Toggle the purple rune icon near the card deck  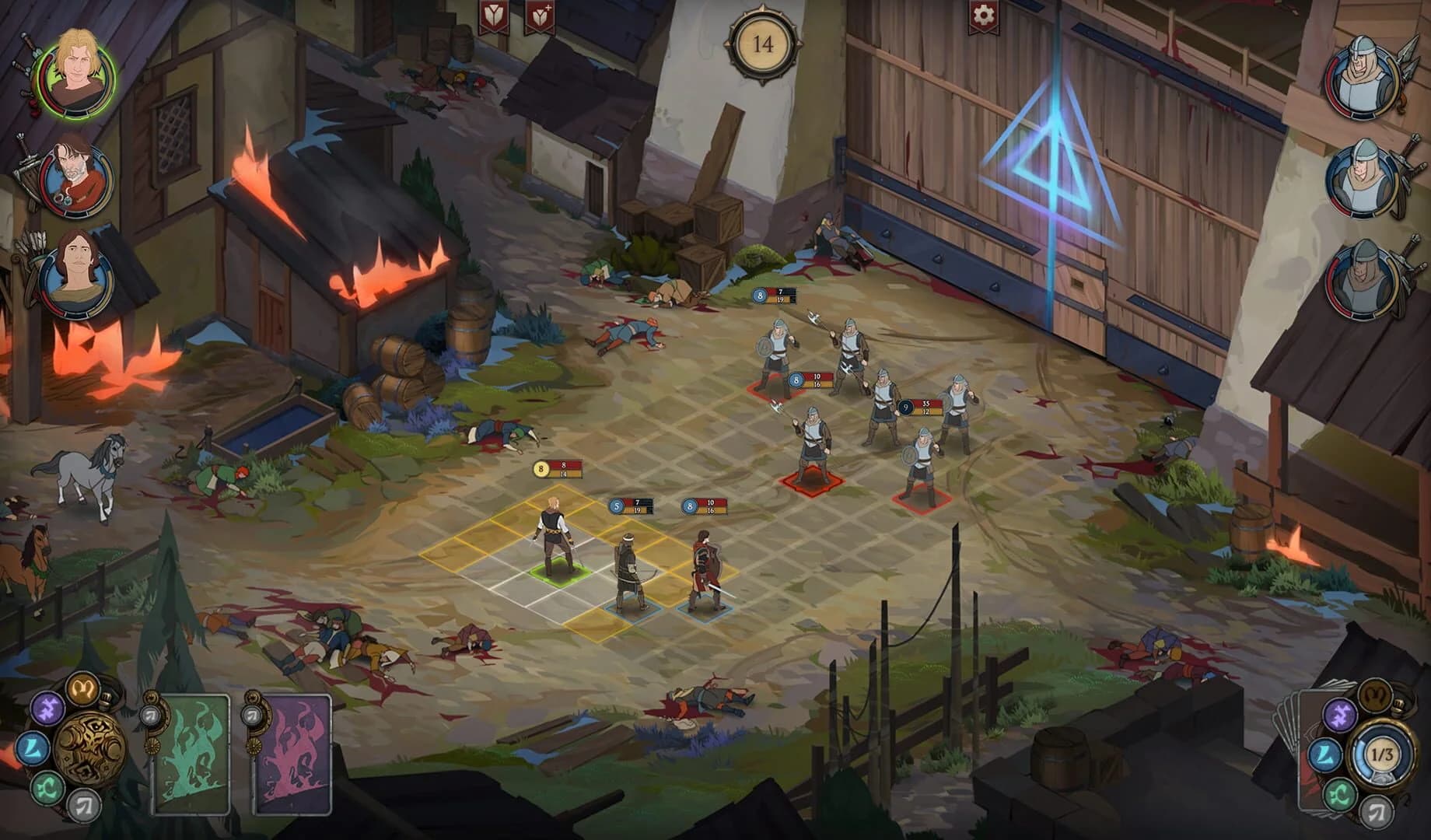[1341, 715]
